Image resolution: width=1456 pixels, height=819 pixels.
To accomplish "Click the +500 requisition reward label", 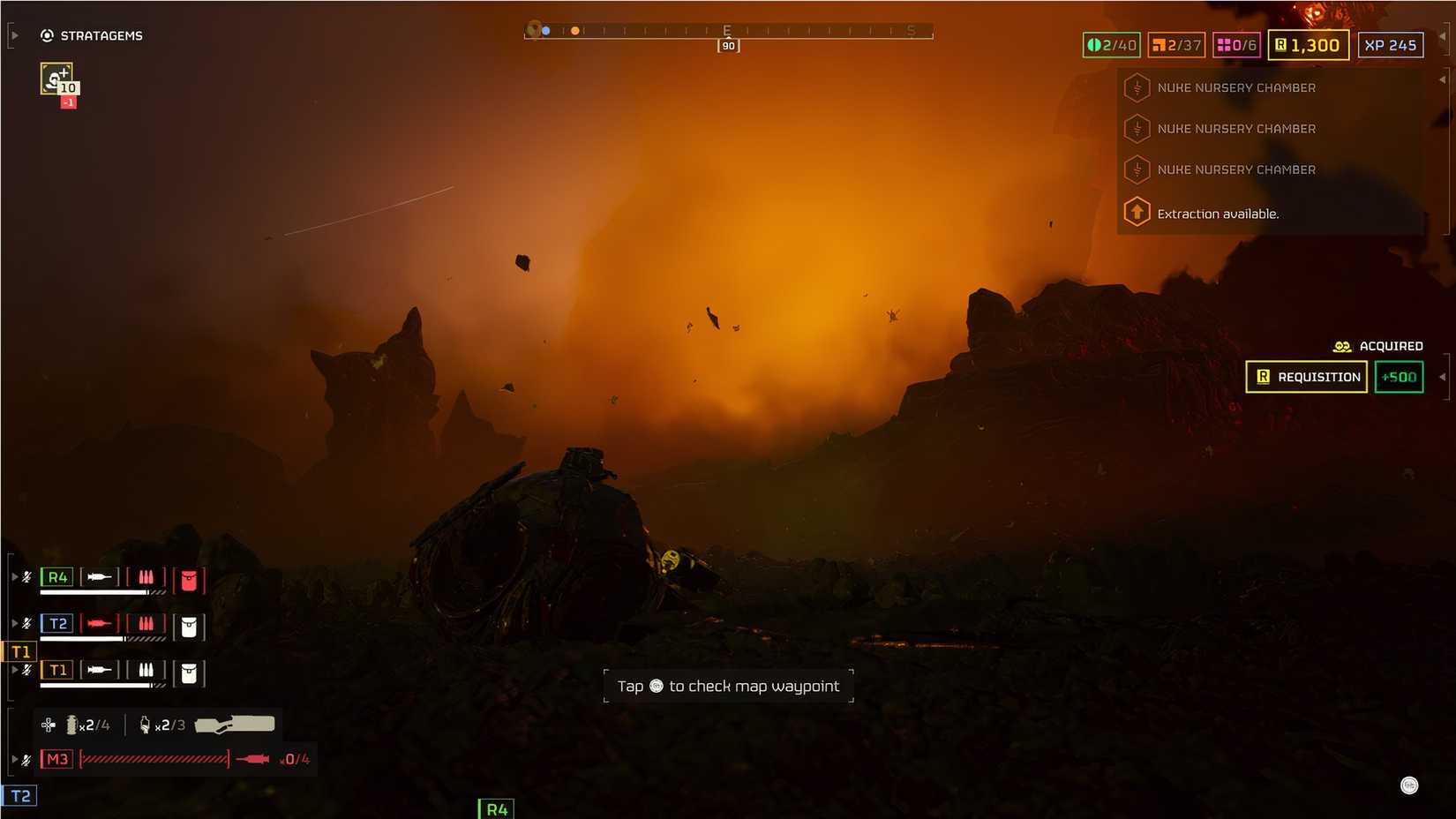I will pyautogui.click(x=1399, y=376).
